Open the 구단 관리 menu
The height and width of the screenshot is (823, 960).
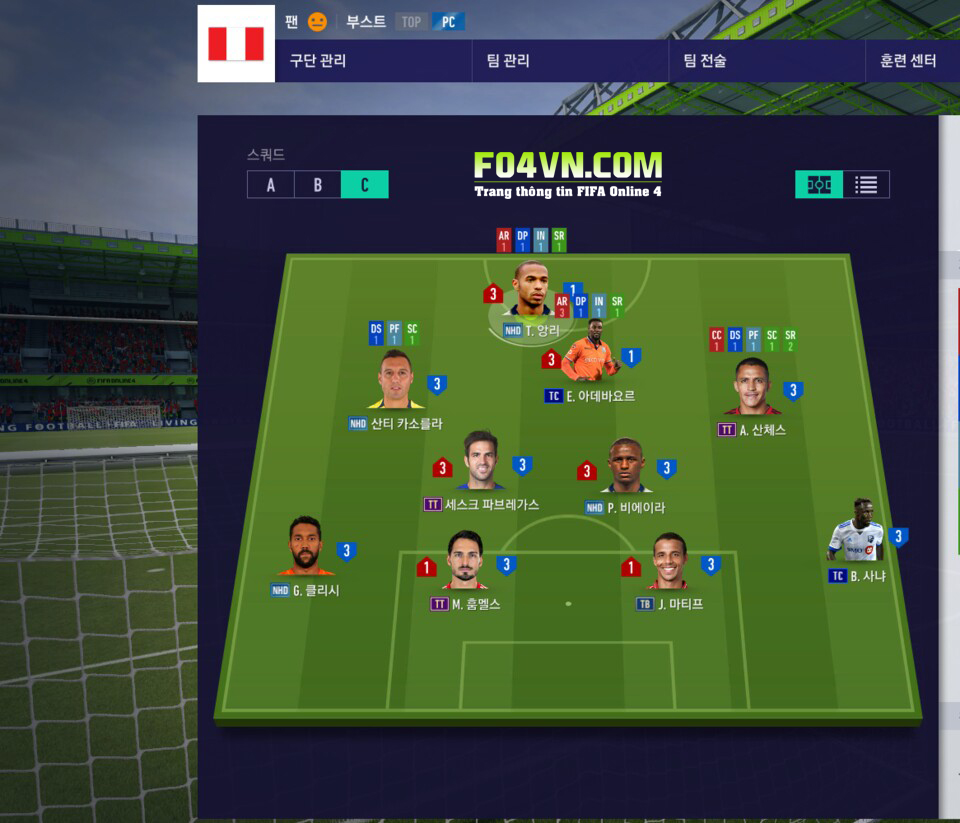[318, 61]
